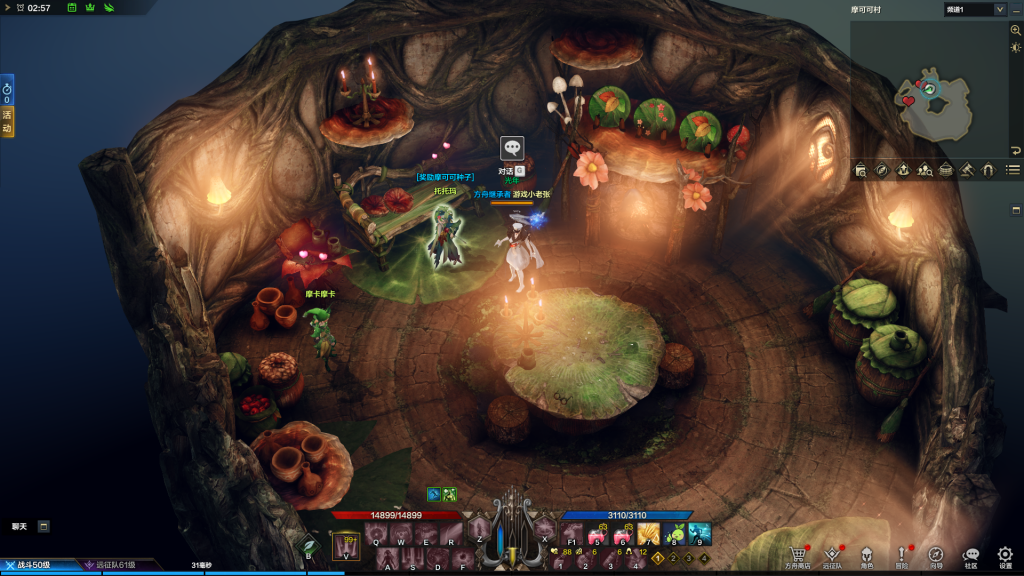Click the 对话 talk speech bubble
Image resolution: width=1024 pixels, height=576 pixels.
click(512, 147)
